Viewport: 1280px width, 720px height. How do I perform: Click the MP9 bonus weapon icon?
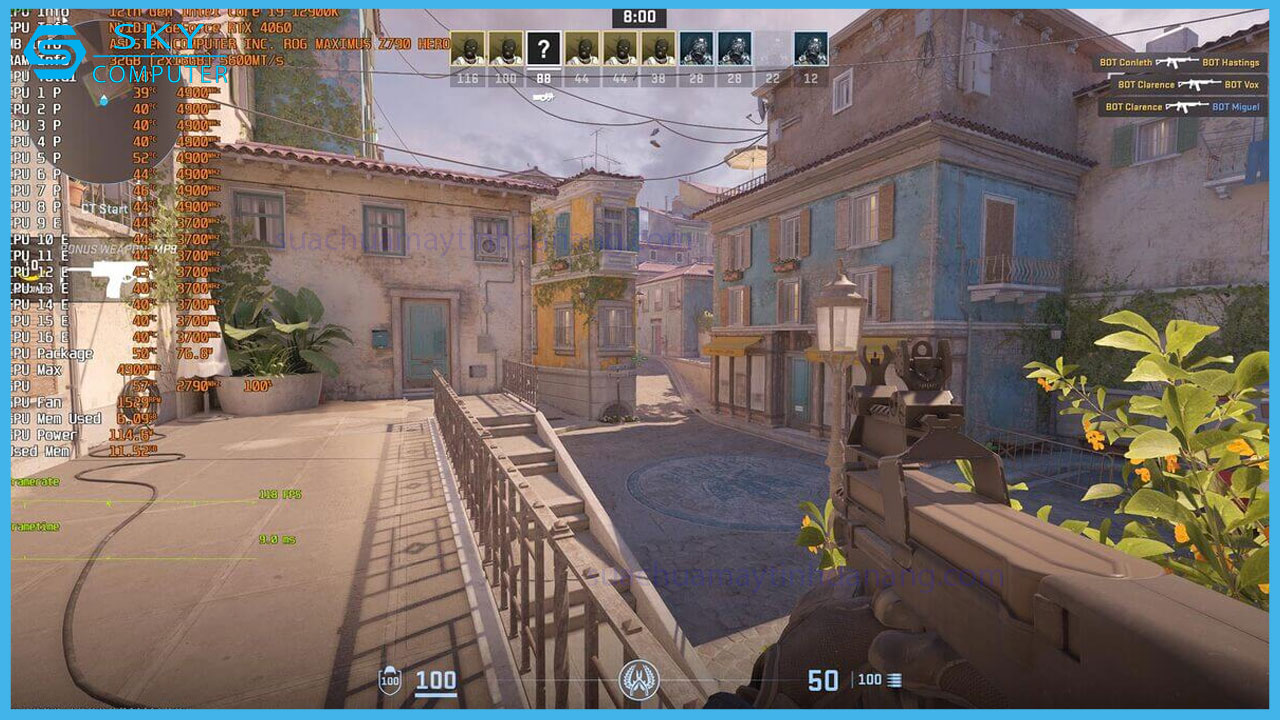(98, 278)
